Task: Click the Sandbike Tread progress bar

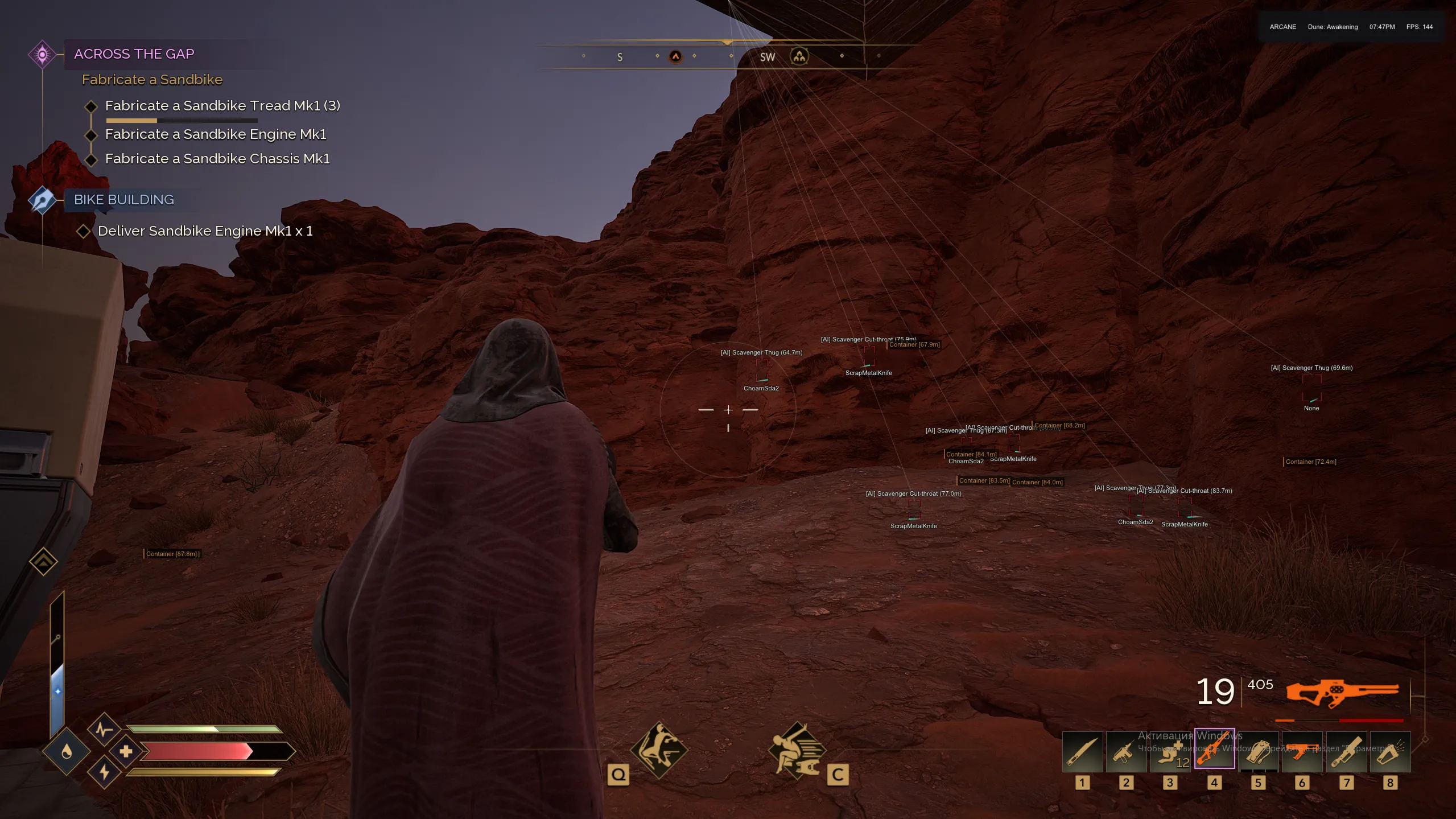Action: [x=182, y=121]
